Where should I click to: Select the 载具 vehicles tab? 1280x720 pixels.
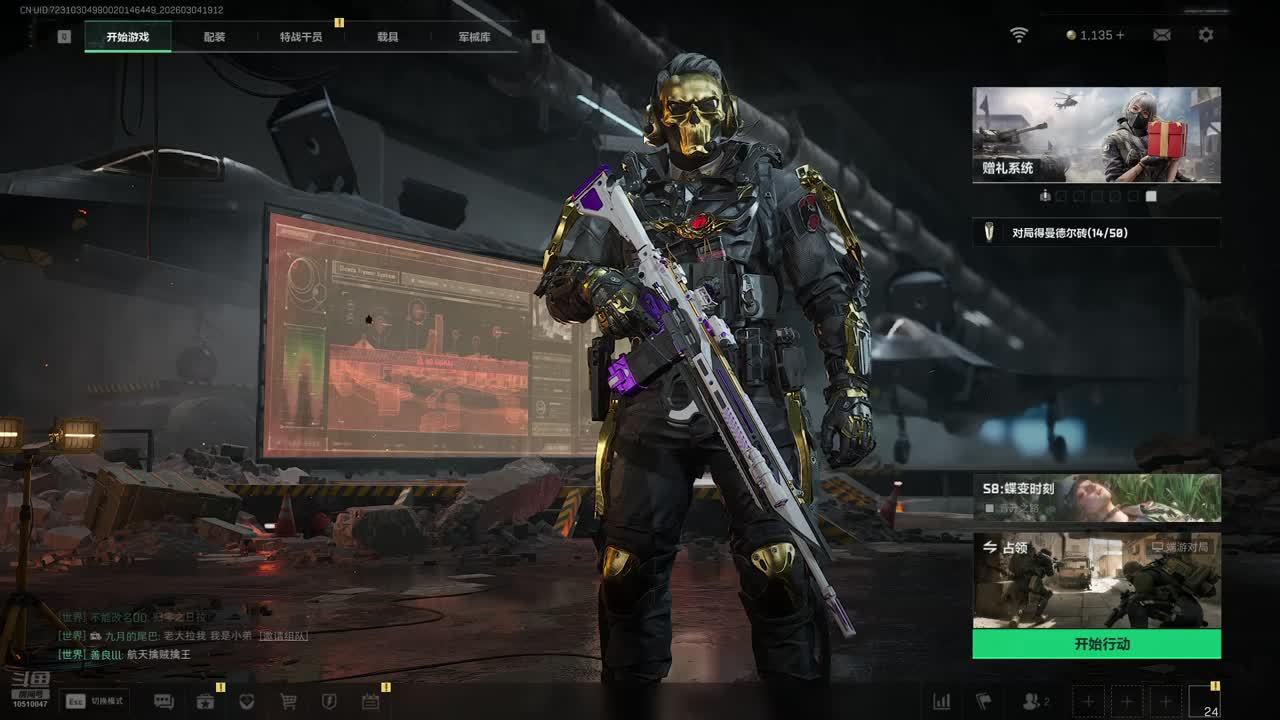pos(388,37)
